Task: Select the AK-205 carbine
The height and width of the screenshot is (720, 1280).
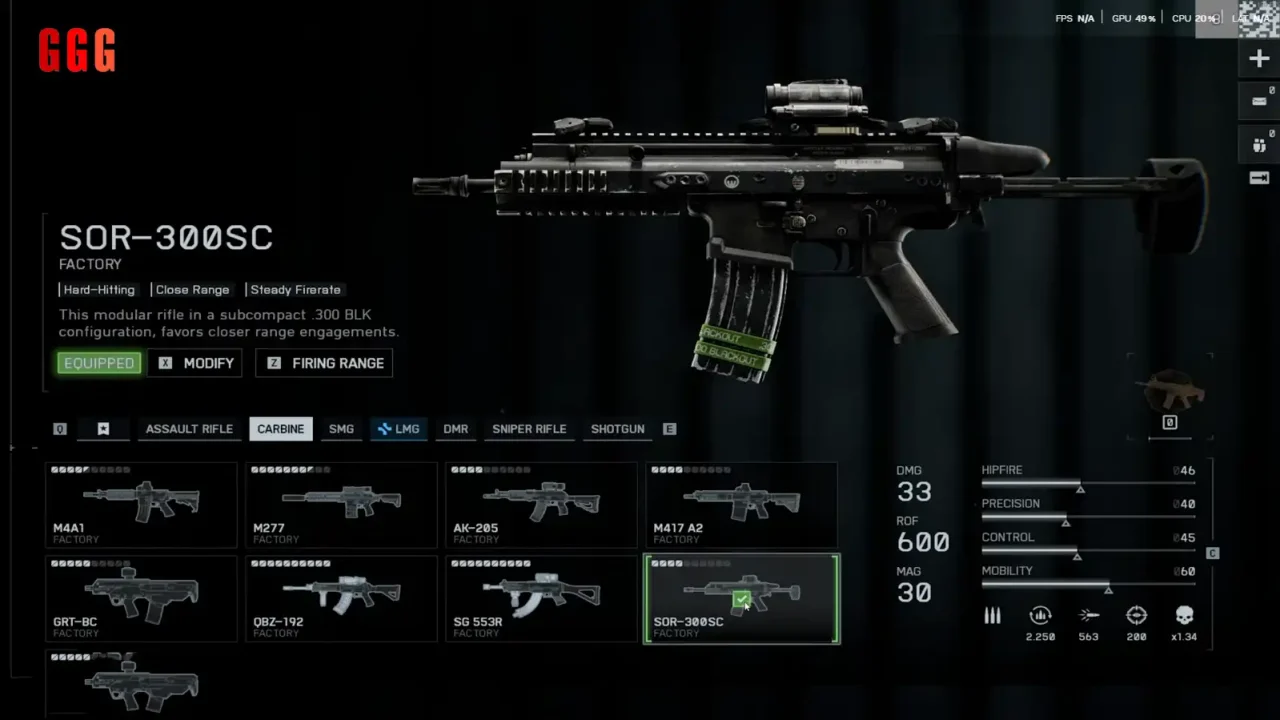Action: pos(541,505)
